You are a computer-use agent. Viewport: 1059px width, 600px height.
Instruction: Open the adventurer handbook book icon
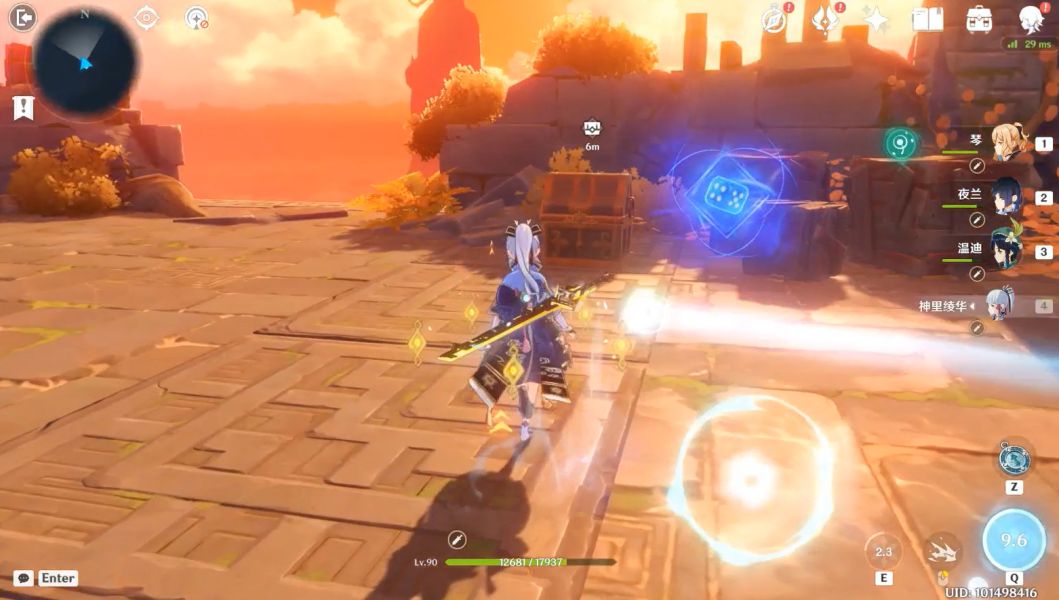coord(928,20)
